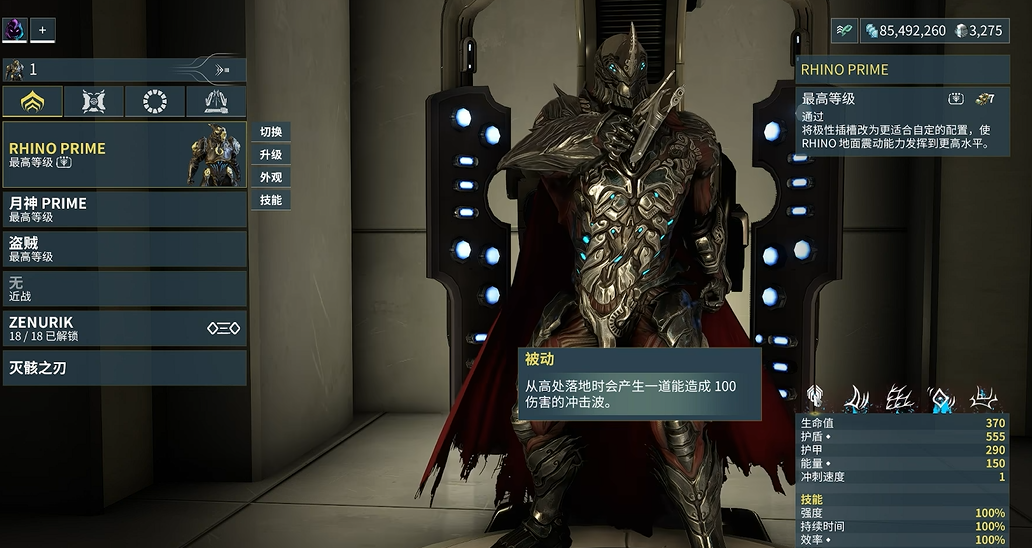1032x548 pixels.
Task: Switch to the Warframe emblem tab
Action: pyautogui.click(x=32, y=101)
